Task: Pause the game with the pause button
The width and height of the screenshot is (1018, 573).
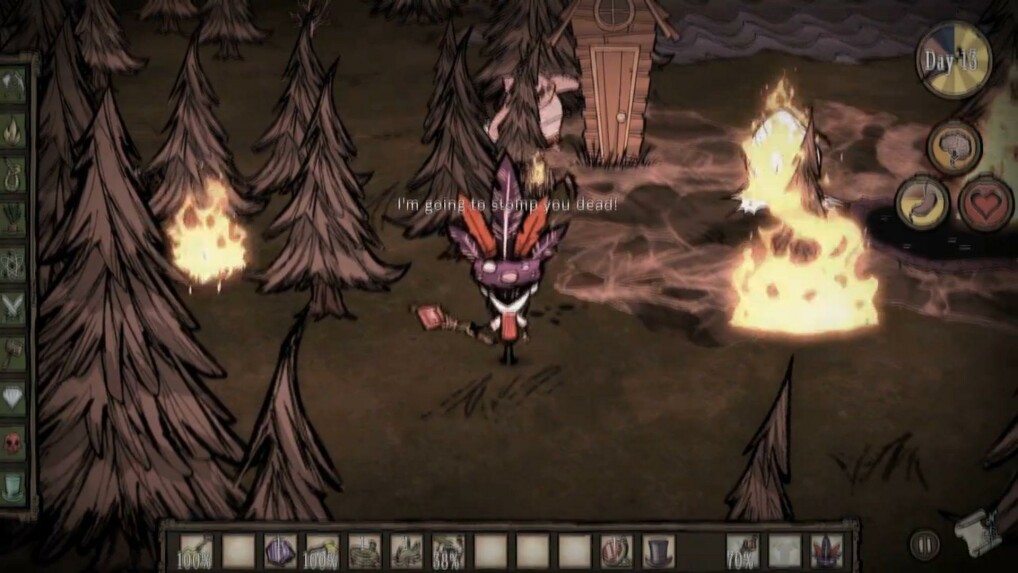Action: click(x=924, y=544)
